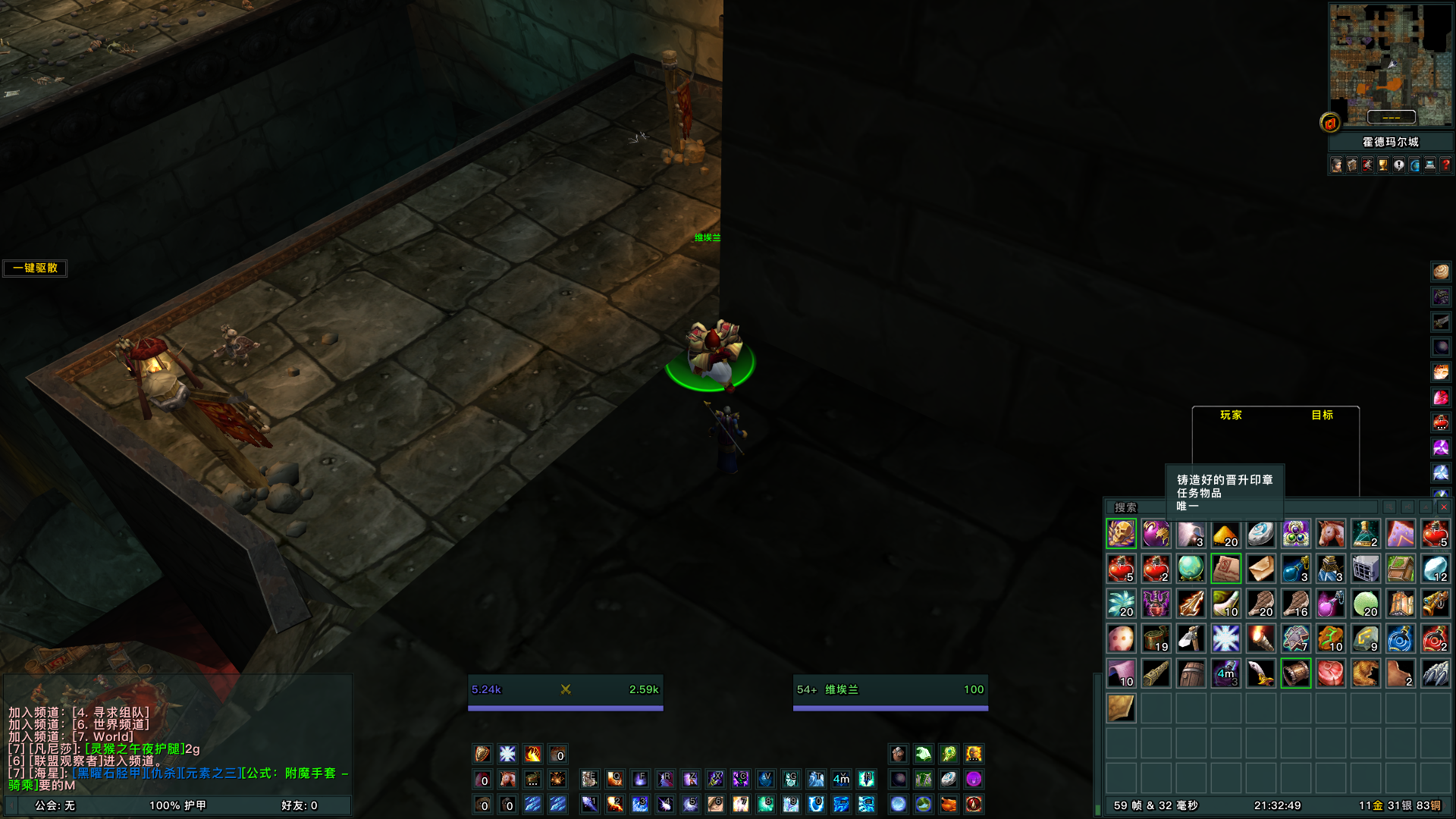Choose the wooden barrel item in the bag

(1191, 673)
